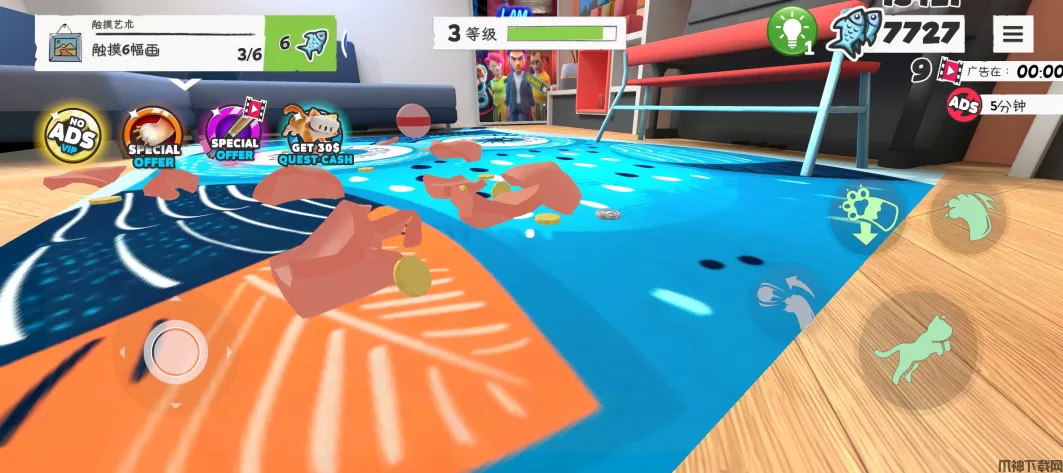Collapse the quest panel with the white arrow
Screen dimensions: 1063x473
182,84
